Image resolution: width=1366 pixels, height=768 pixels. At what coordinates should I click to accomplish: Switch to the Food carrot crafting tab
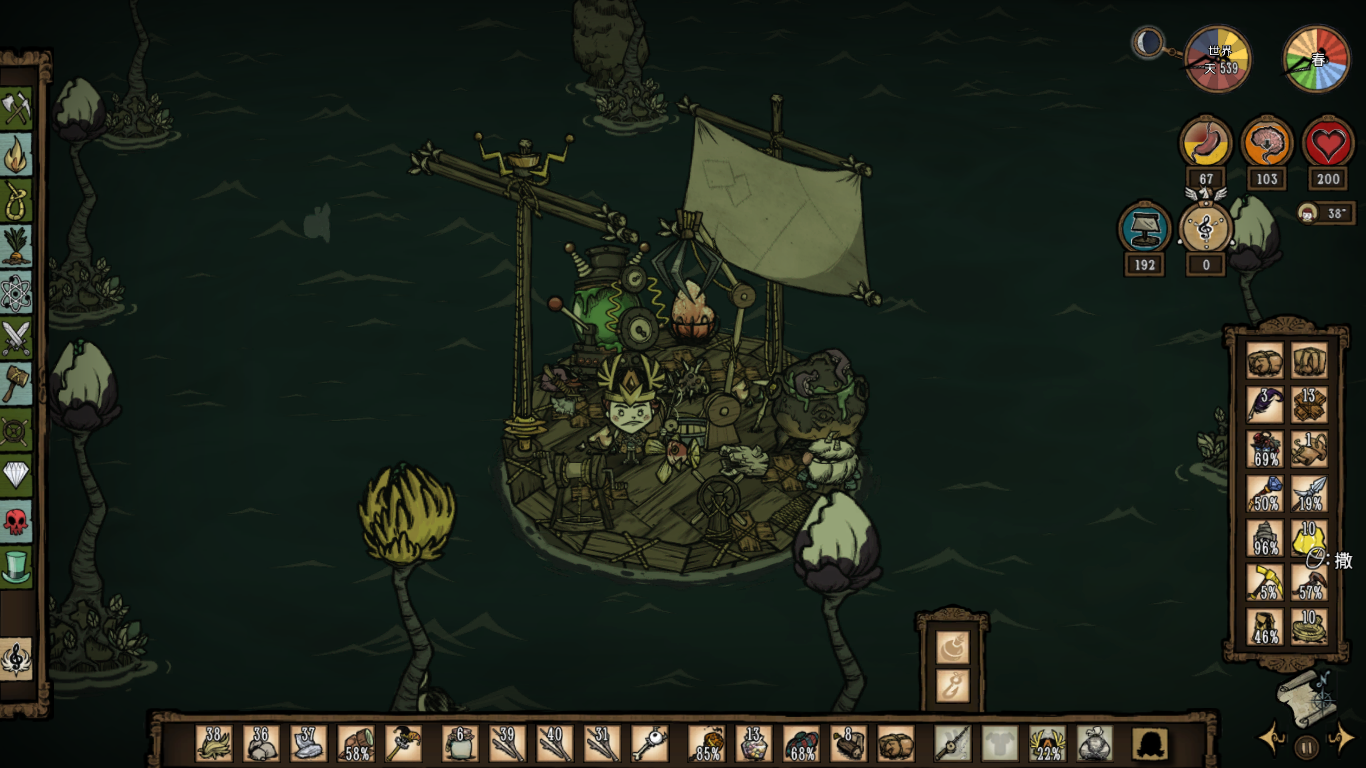pos(17,246)
